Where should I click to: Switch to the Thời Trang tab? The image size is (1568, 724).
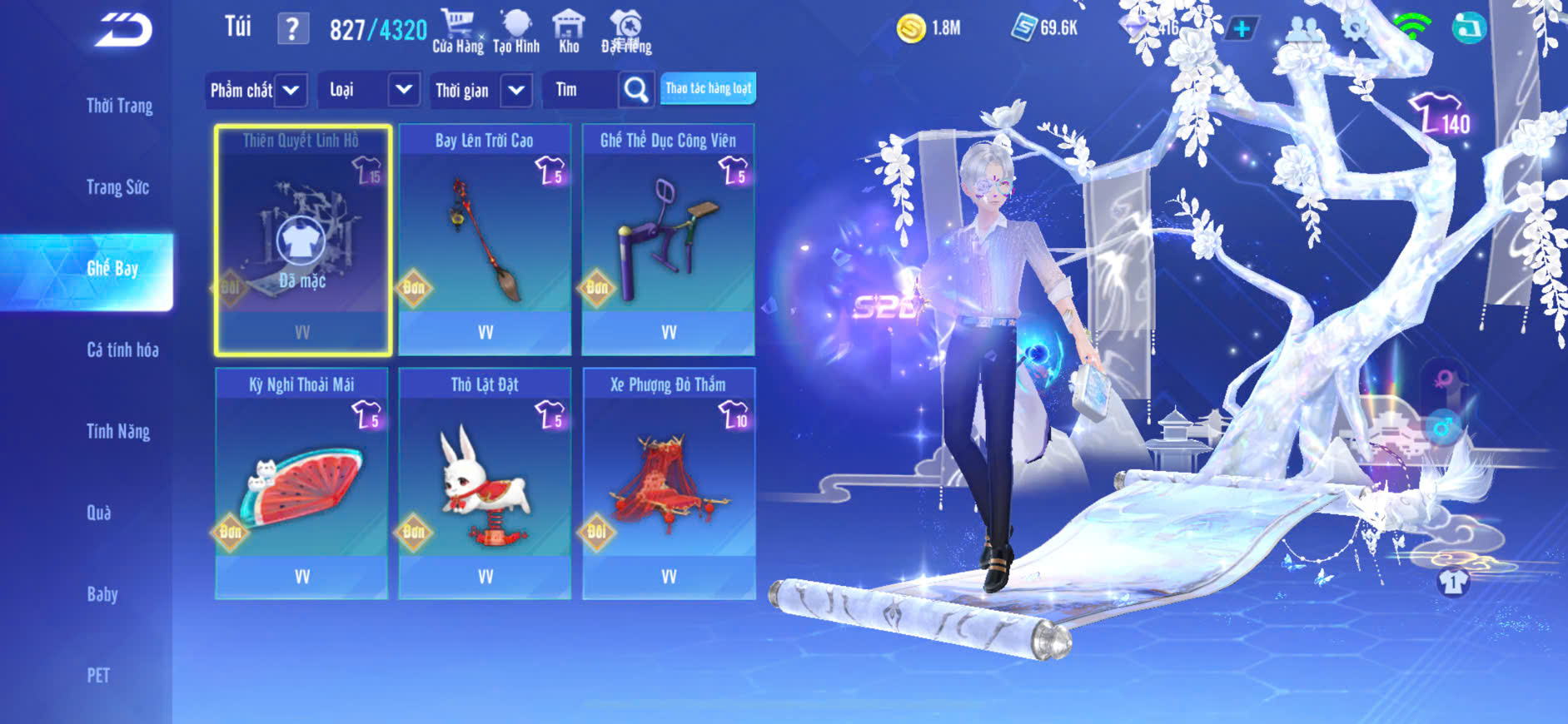pyautogui.click(x=119, y=106)
